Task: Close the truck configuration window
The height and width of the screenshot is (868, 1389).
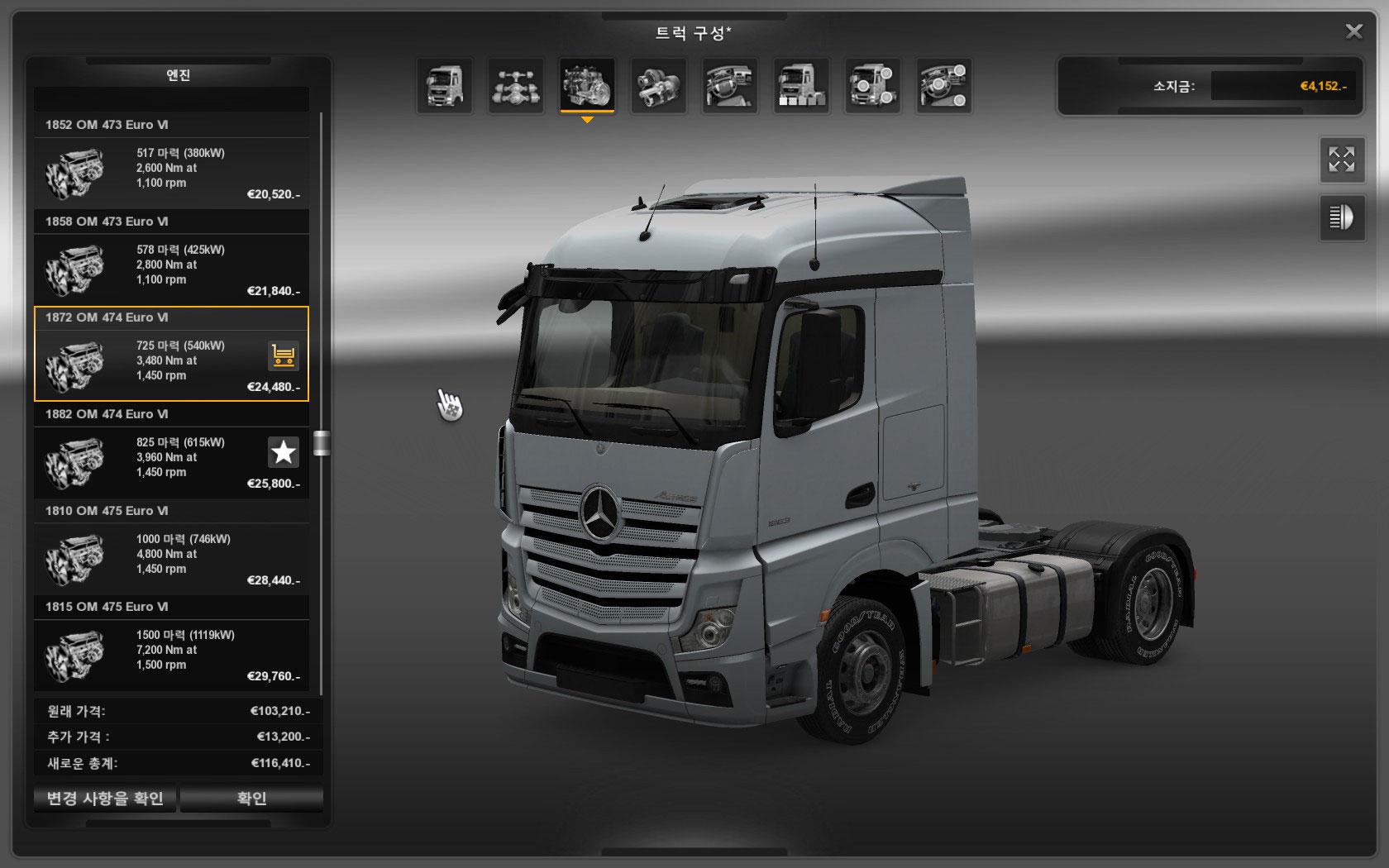Action: 1353,31
